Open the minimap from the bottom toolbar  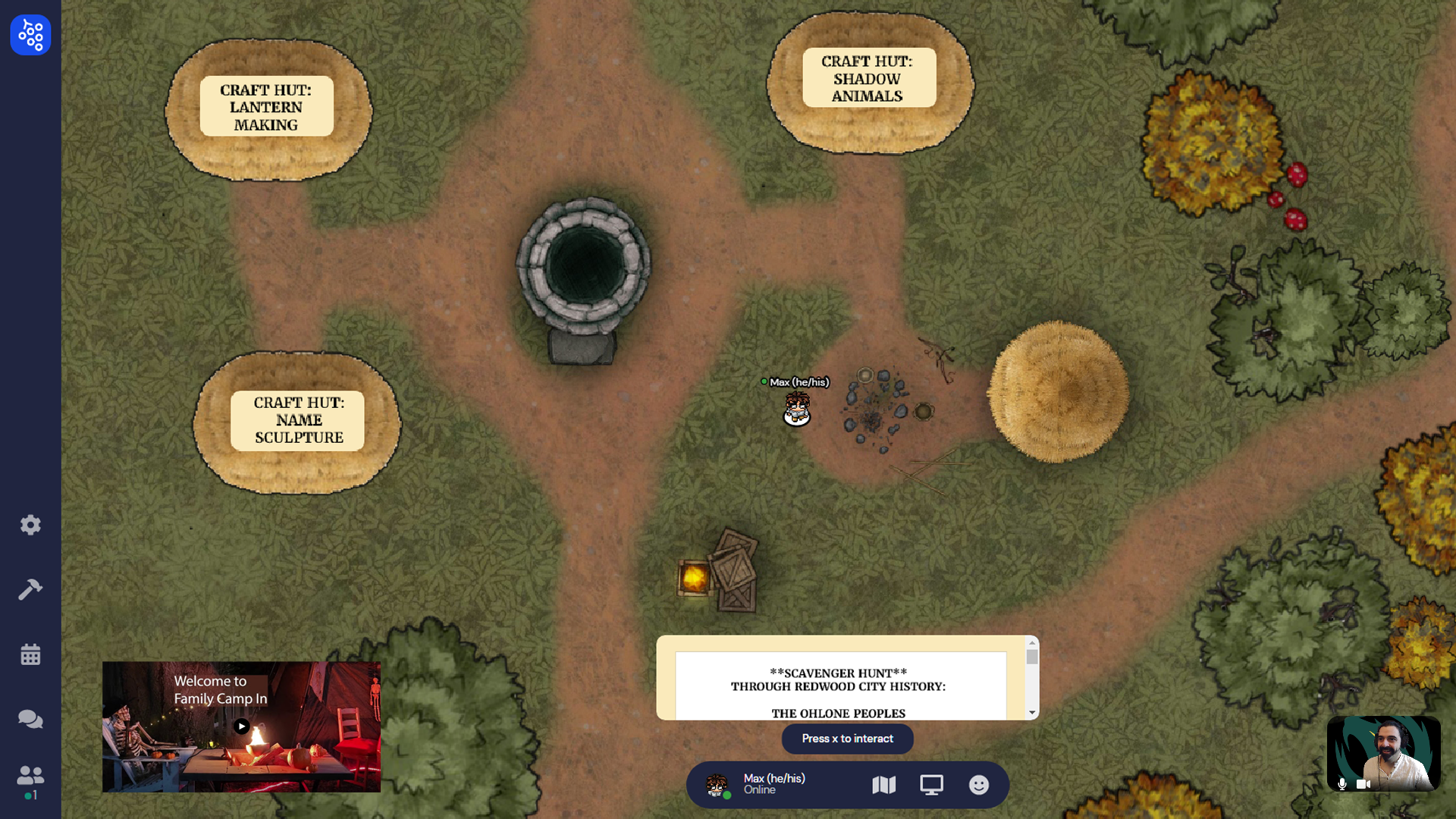pyautogui.click(x=883, y=785)
